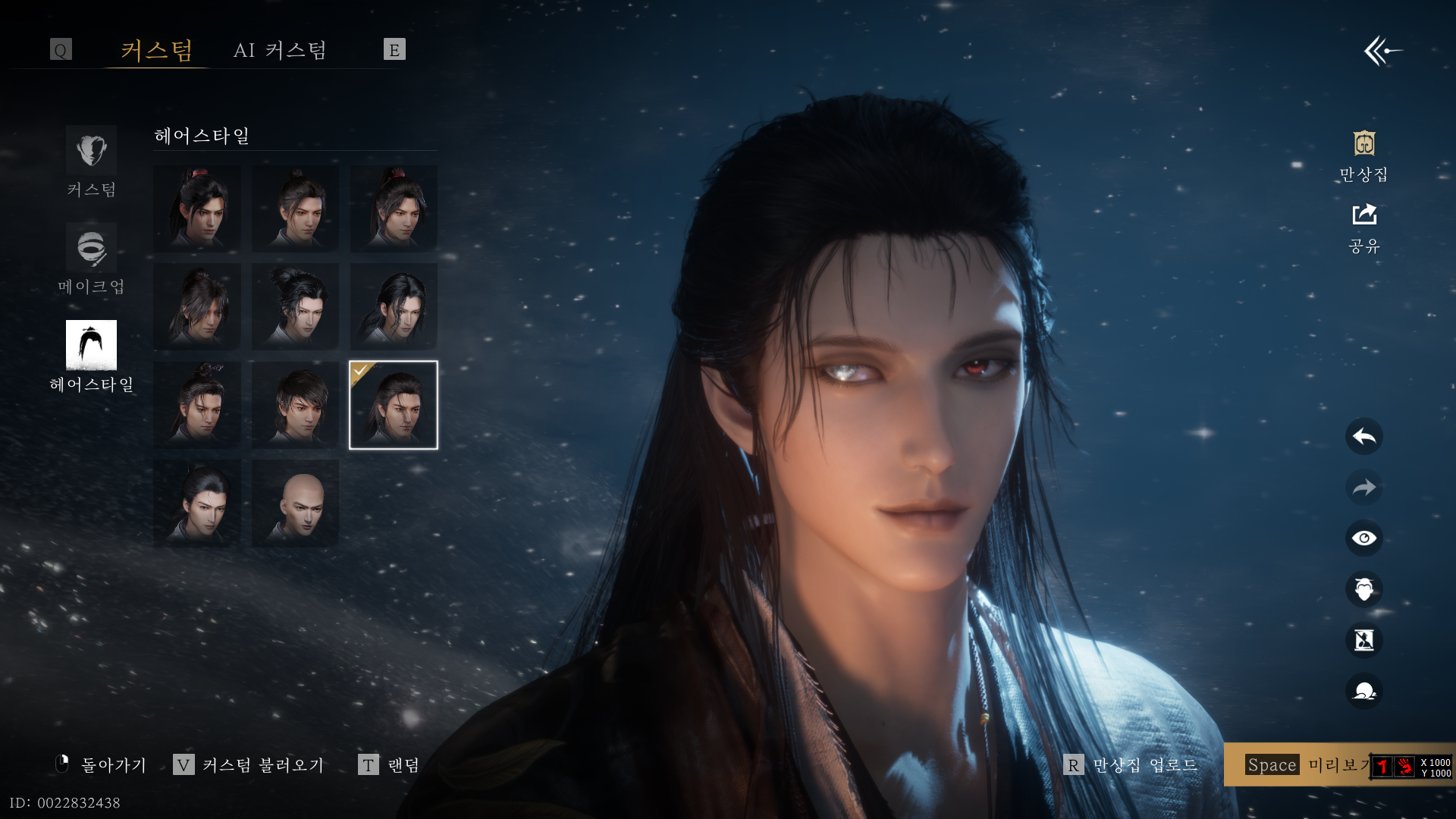Toggle the eye visibility button
This screenshot has height=819, width=1456.
click(1363, 538)
